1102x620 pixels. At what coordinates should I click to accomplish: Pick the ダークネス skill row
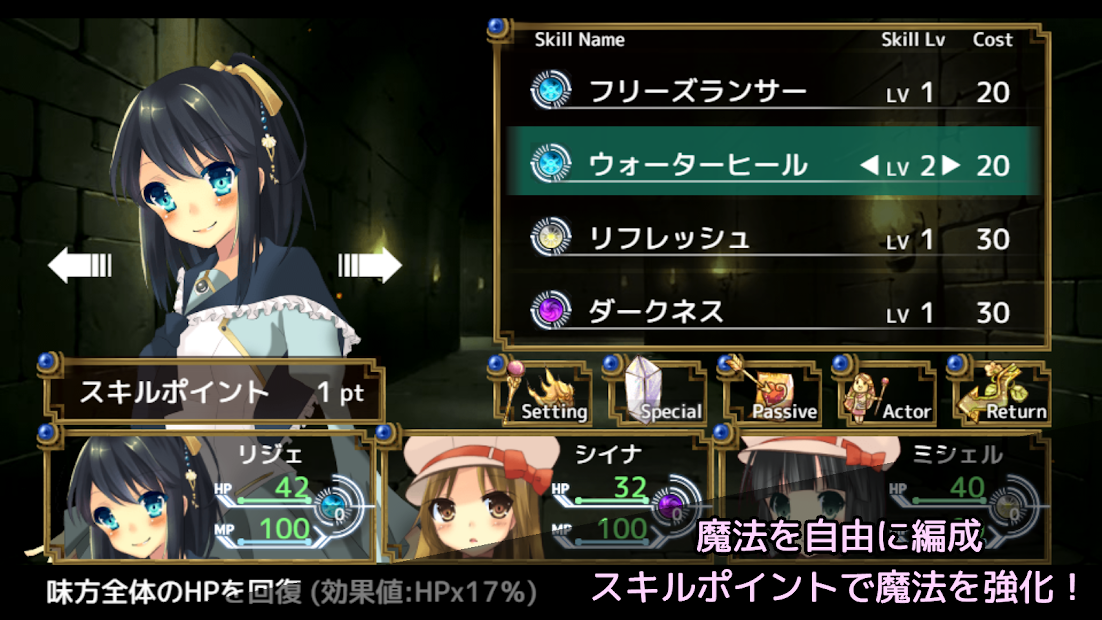coord(770,312)
